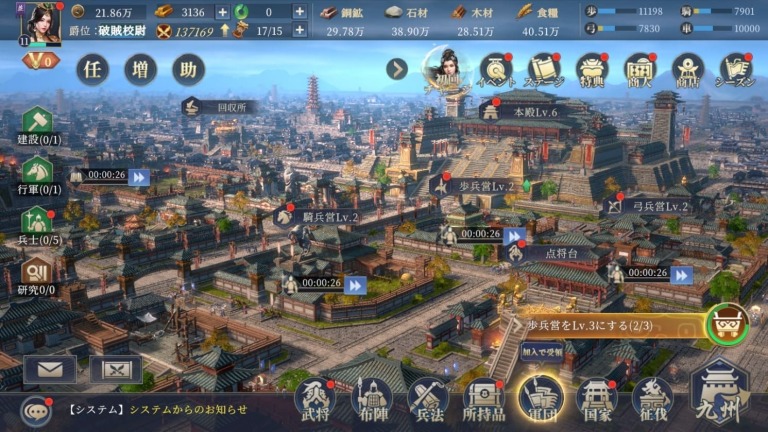Open the 兵法 tactics menu
768x432 pixels.
point(428,399)
